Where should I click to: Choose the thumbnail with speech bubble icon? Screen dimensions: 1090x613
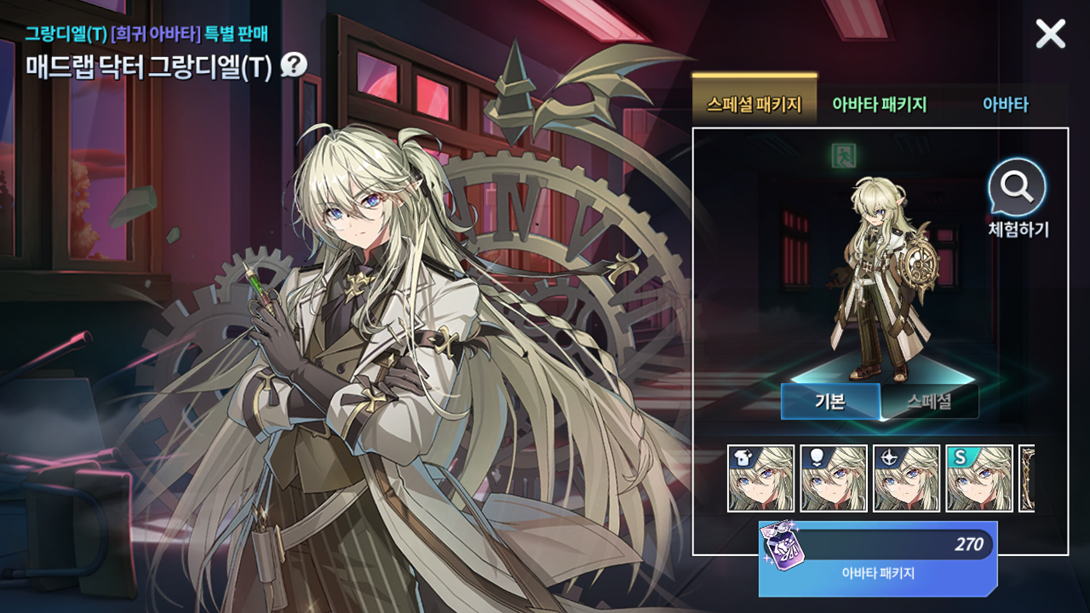click(834, 479)
